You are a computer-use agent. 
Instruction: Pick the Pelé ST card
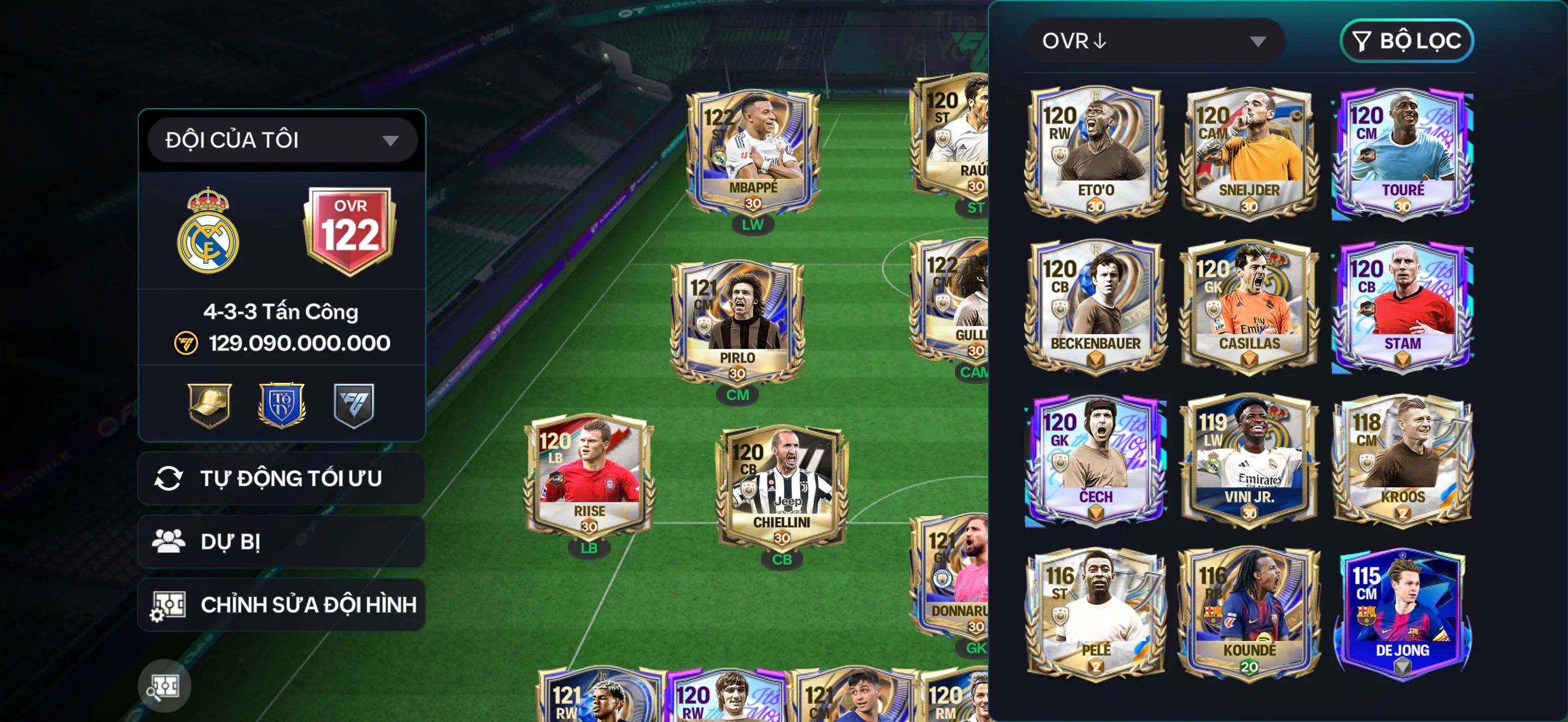pos(1095,613)
